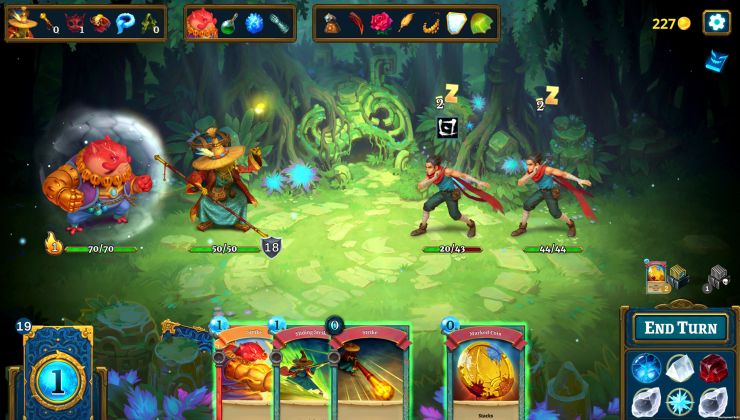Inspect the blue crystal item icon
Viewport: 740px width, 420px height.
pos(255,23)
